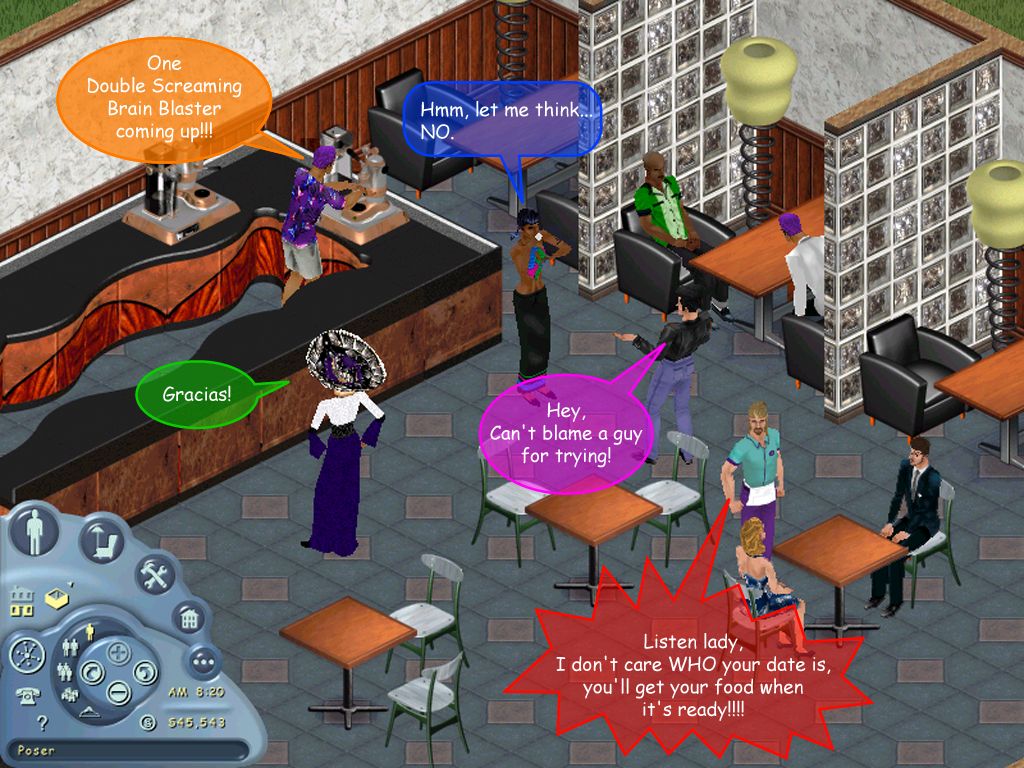Viewport: 1024px width, 768px height.
Task: Change floor level with the yellow-windowed house icon
Action: tap(20, 603)
